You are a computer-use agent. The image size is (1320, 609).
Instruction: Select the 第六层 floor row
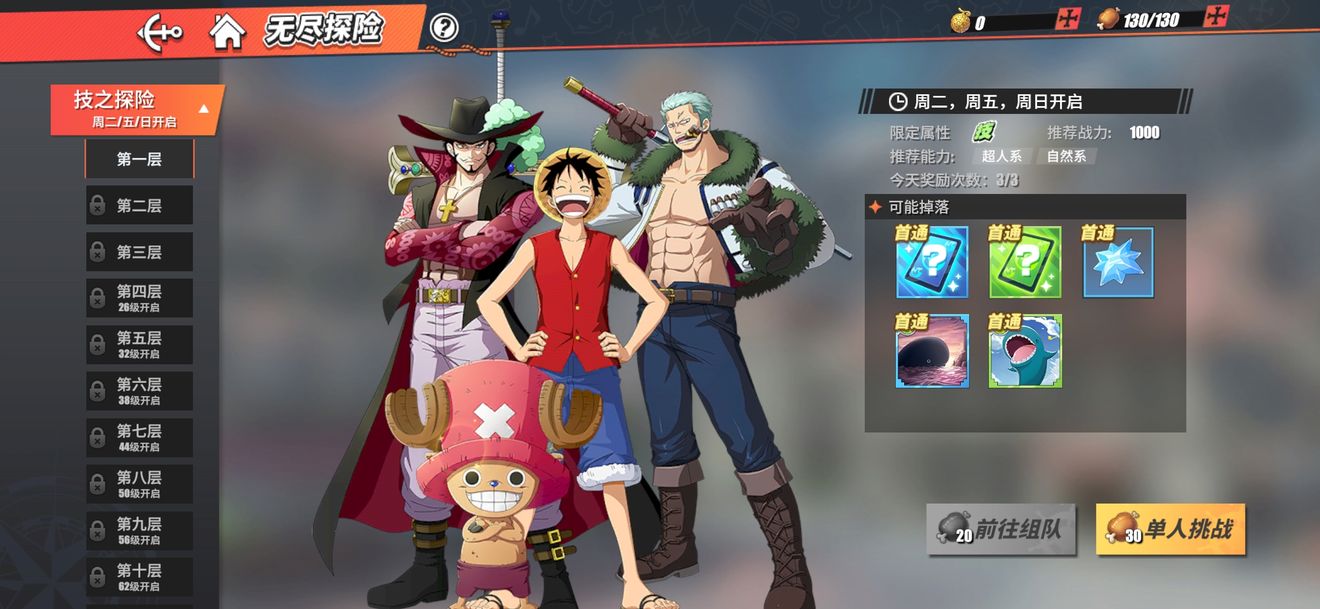point(139,391)
